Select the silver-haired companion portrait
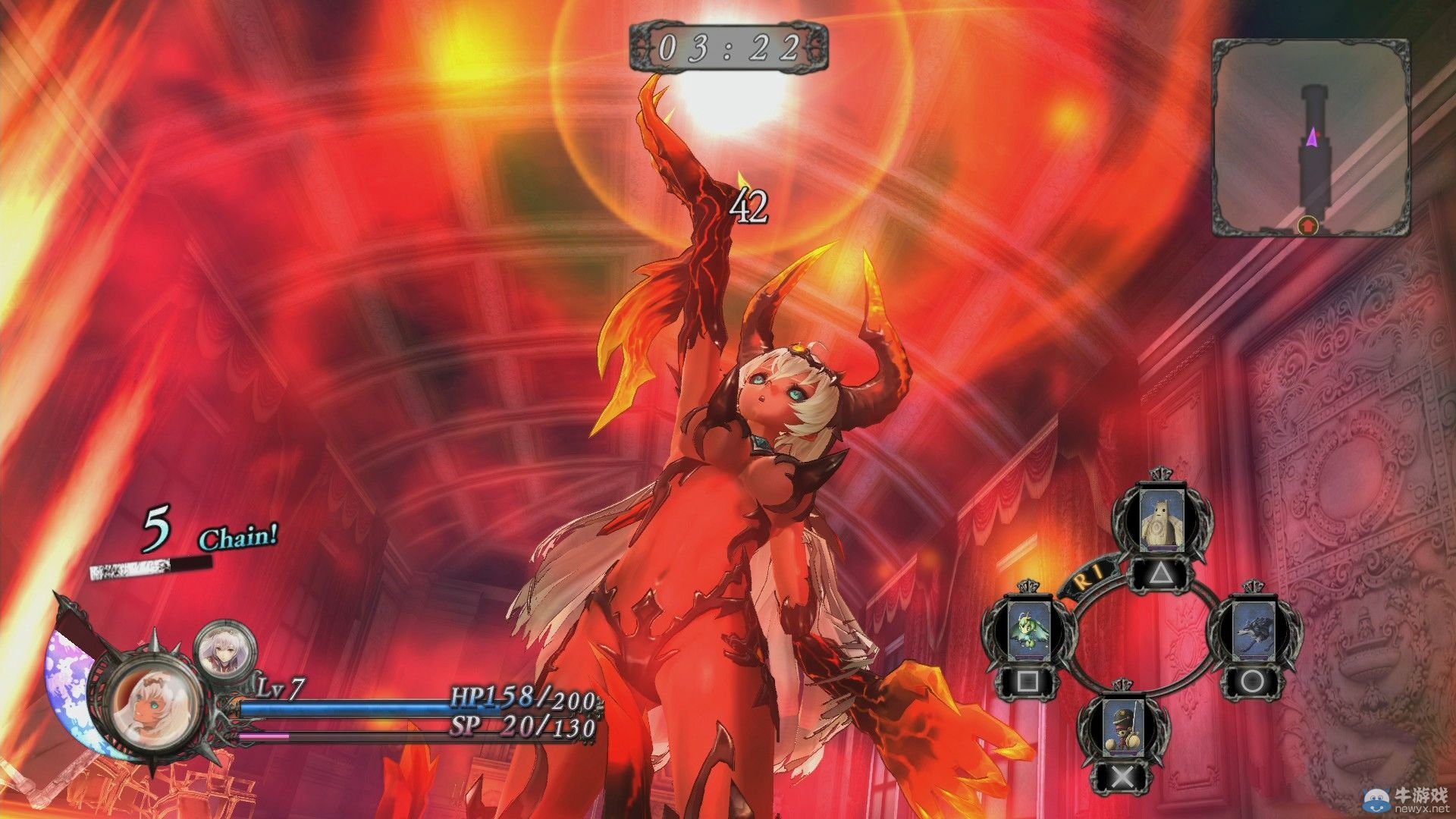This screenshot has height=819, width=1456. coord(225,651)
